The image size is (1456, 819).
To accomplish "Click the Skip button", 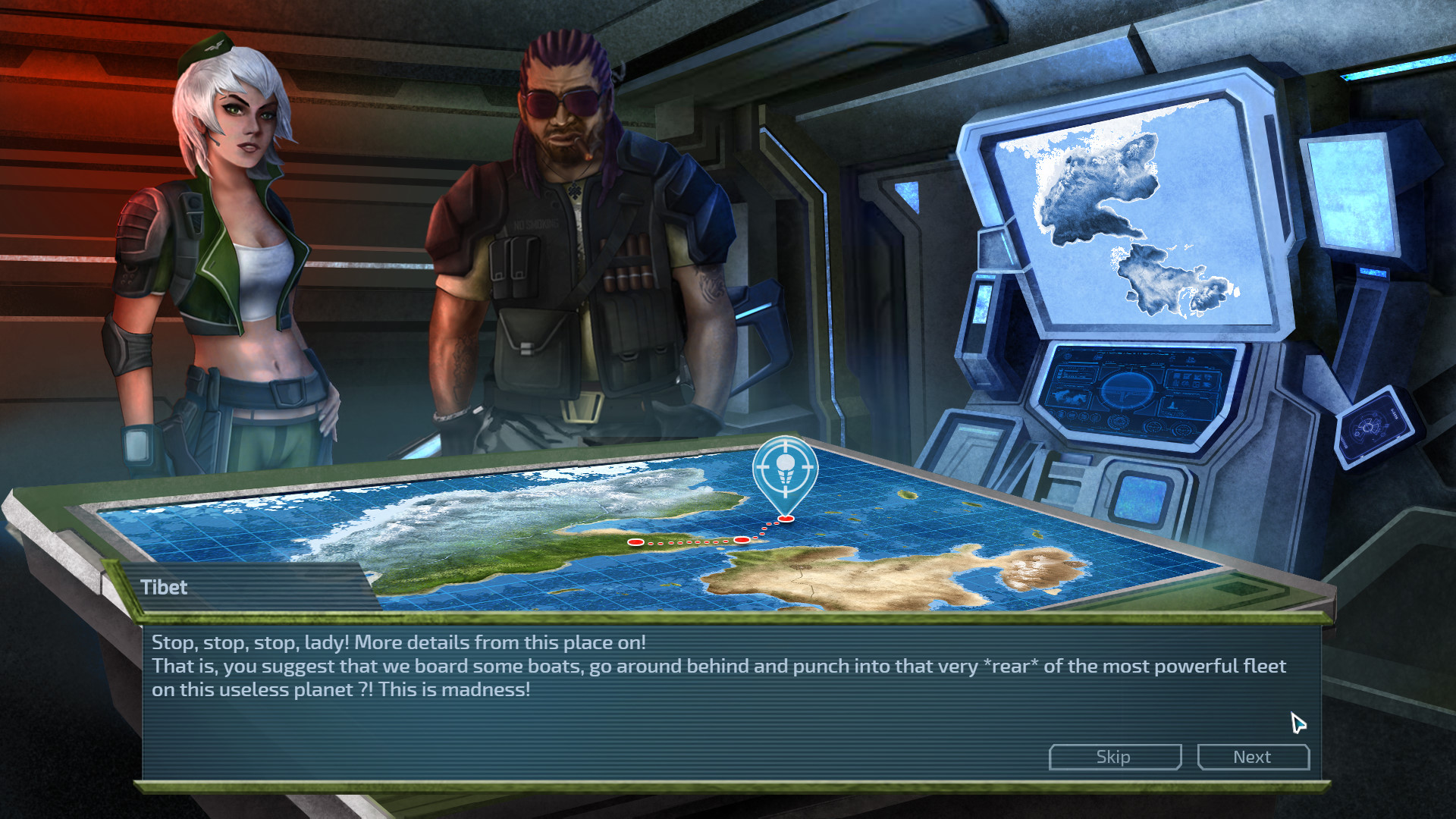I will pos(1114,756).
